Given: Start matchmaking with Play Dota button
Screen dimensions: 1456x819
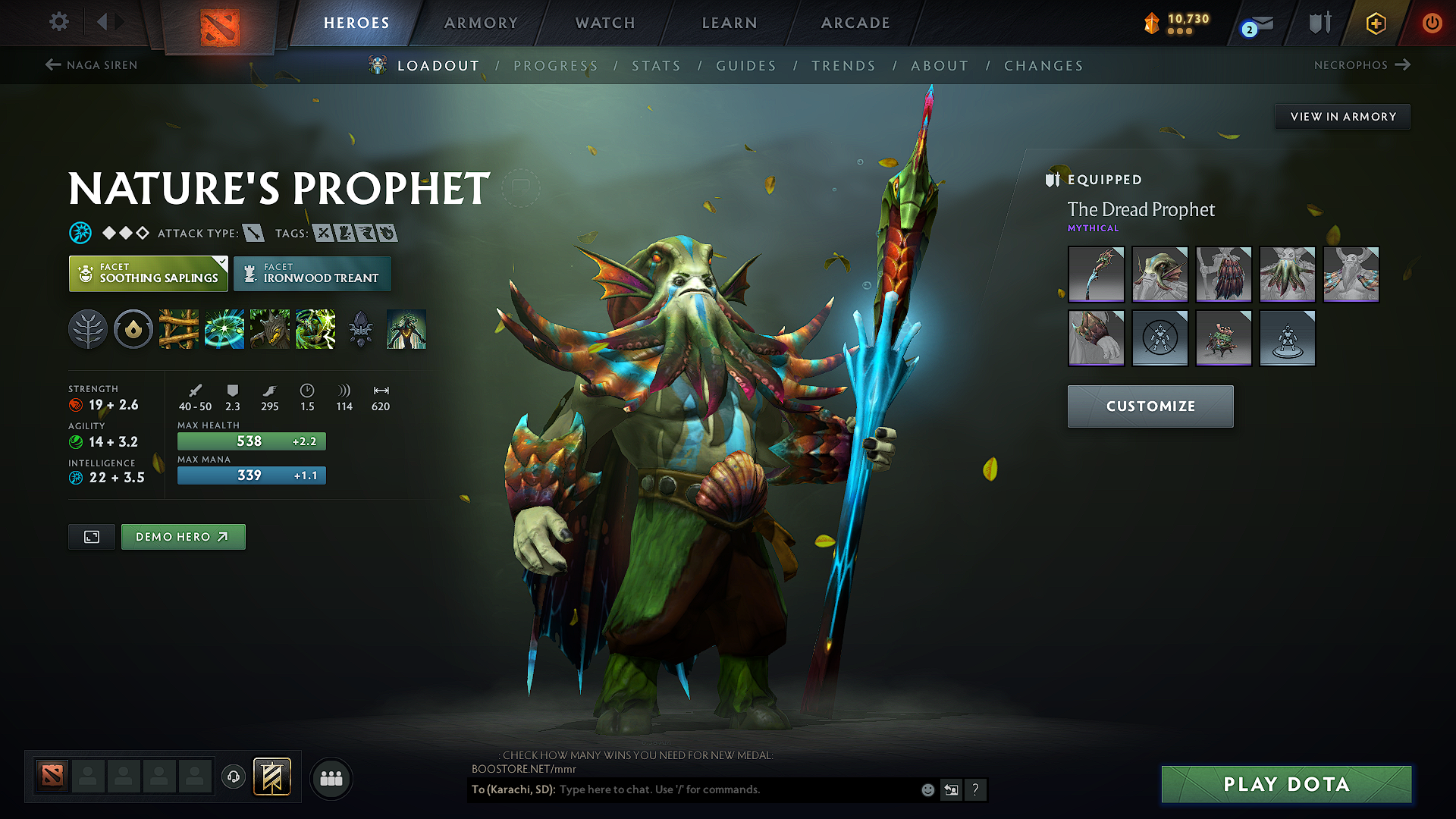Looking at the screenshot, I should click(x=1286, y=784).
